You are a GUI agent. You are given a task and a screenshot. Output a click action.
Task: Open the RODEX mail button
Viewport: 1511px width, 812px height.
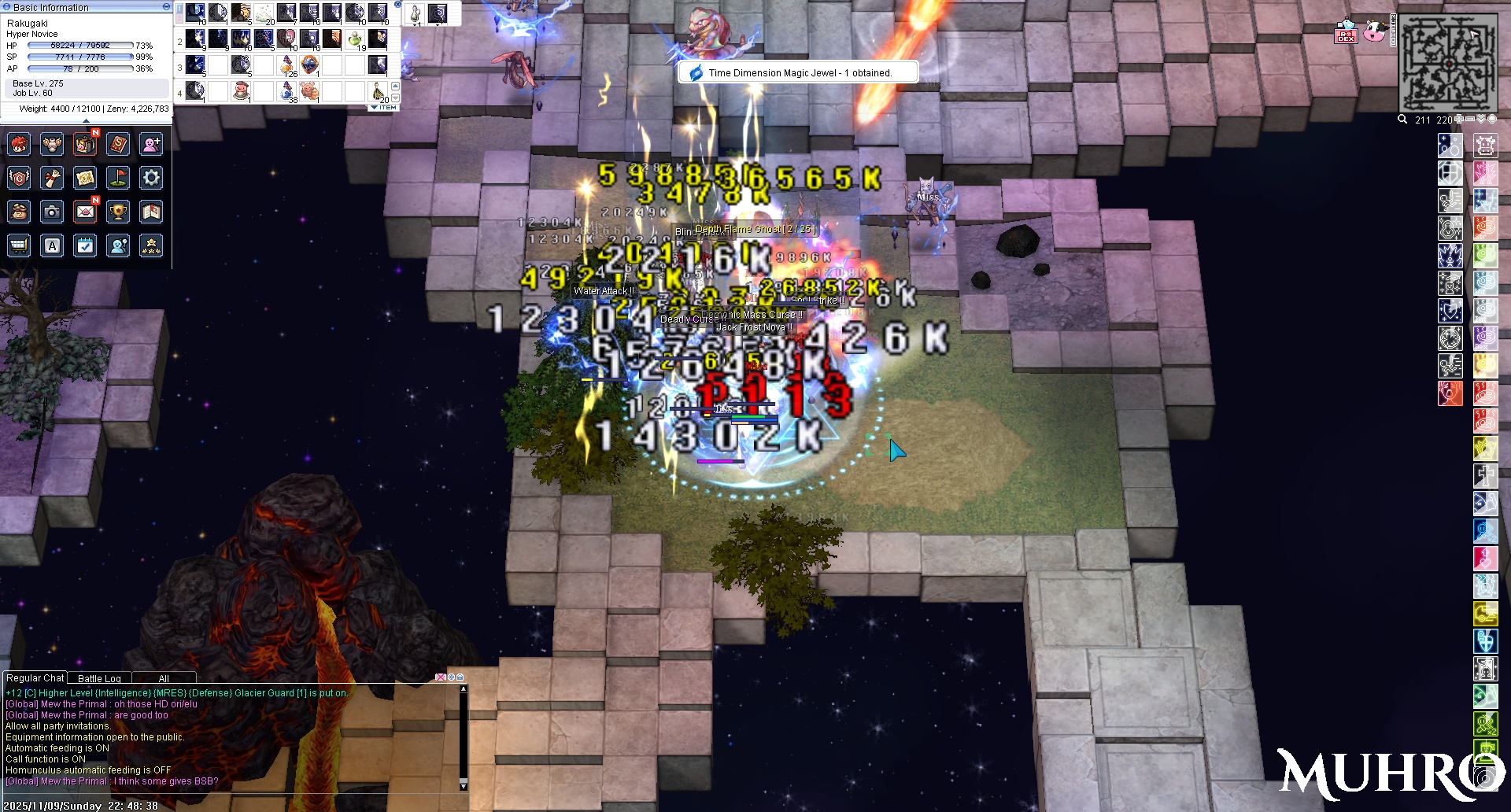tap(1346, 35)
